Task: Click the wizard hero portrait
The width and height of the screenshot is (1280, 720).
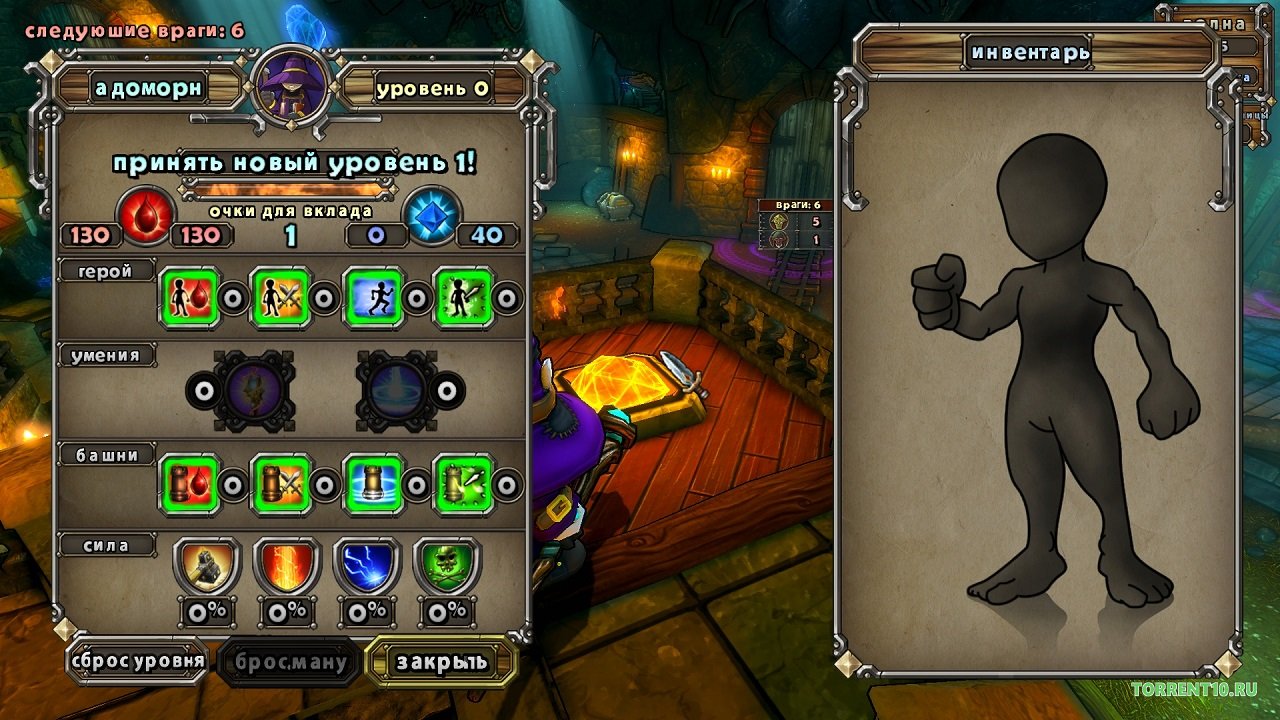Action: click(x=291, y=87)
